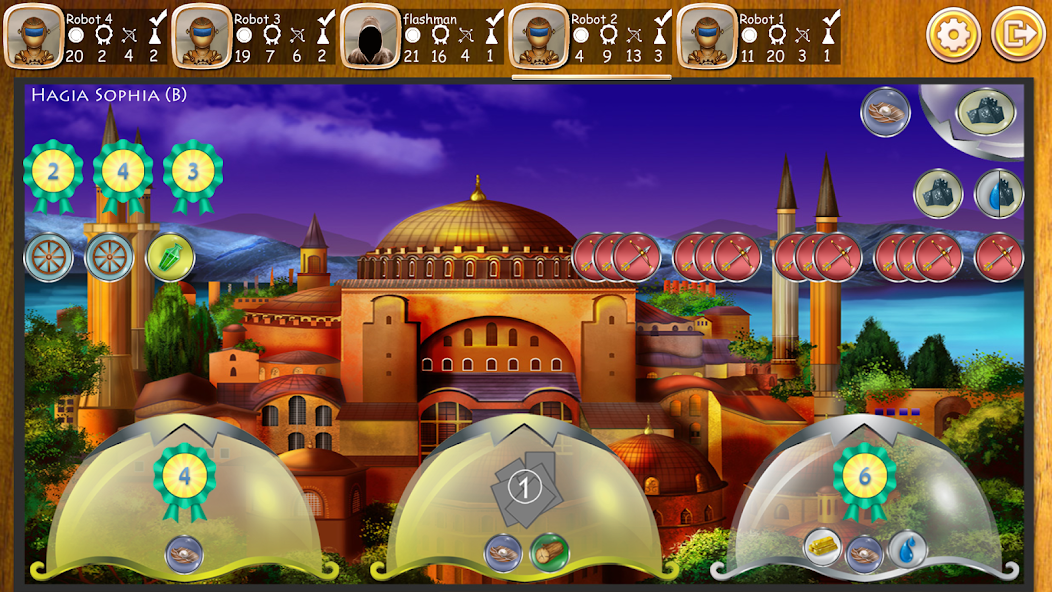Image resolution: width=1052 pixels, height=592 pixels.
Task: Show Robot 2's player panel
Action: pyautogui.click(x=590, y=36)
